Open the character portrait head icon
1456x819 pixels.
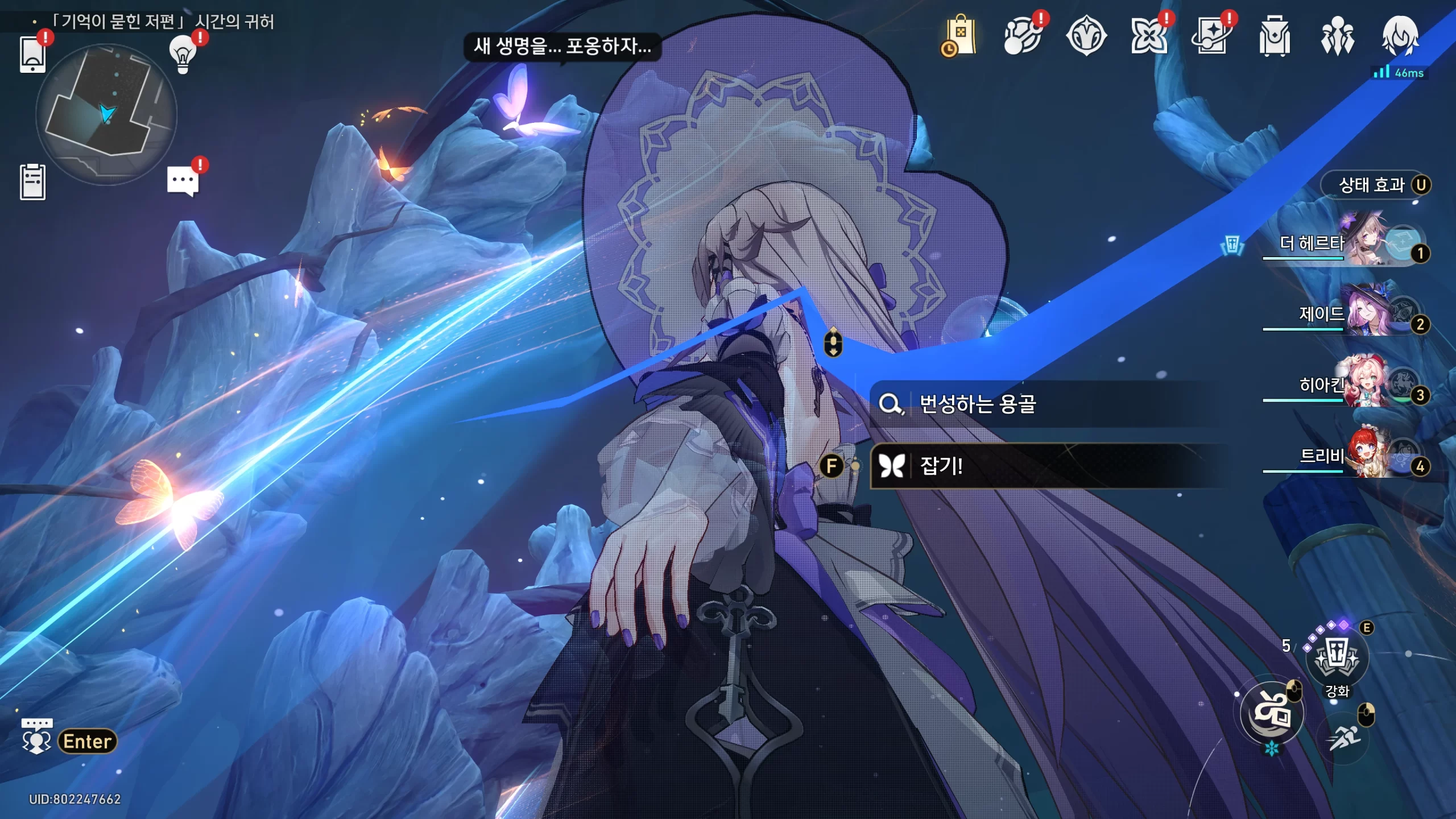pos(1400,36)
